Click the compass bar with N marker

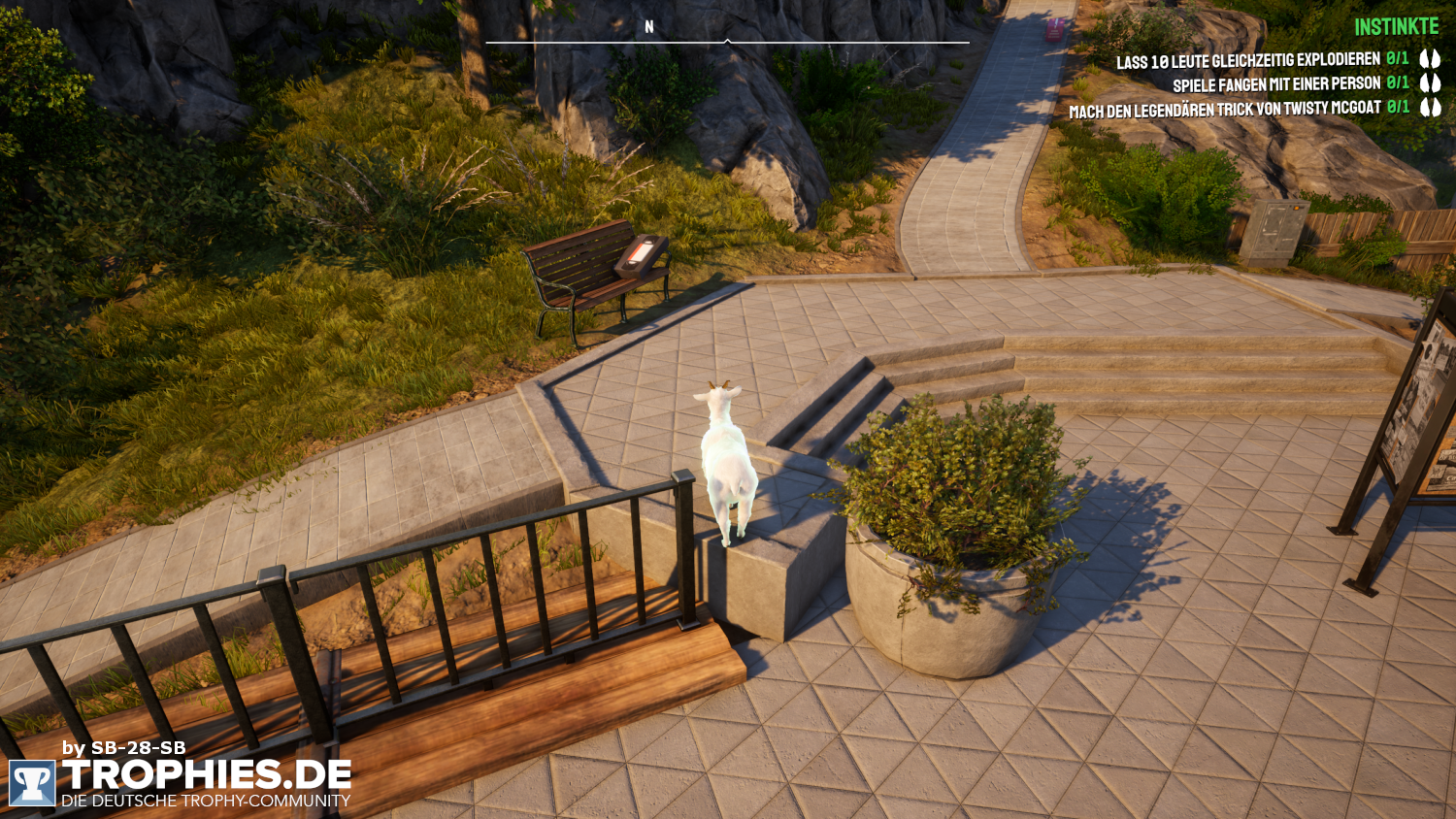[727, 39]
